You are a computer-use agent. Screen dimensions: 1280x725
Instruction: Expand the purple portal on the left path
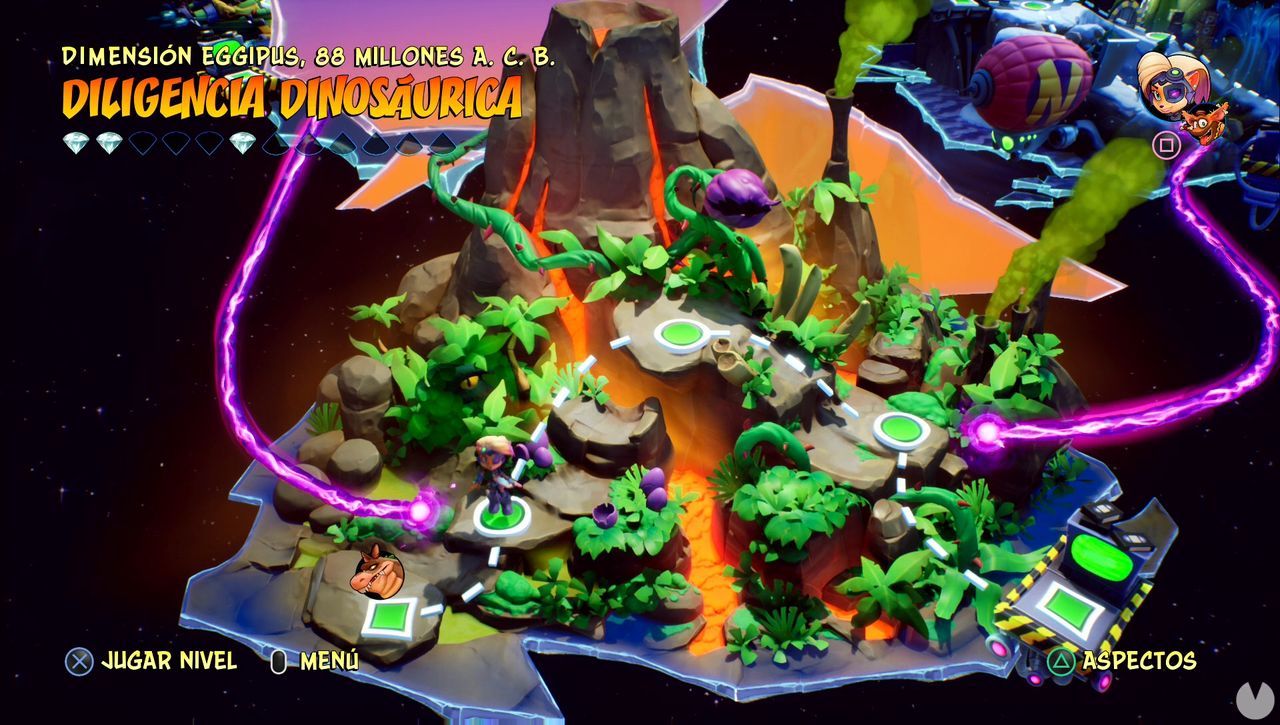(421, 512)
